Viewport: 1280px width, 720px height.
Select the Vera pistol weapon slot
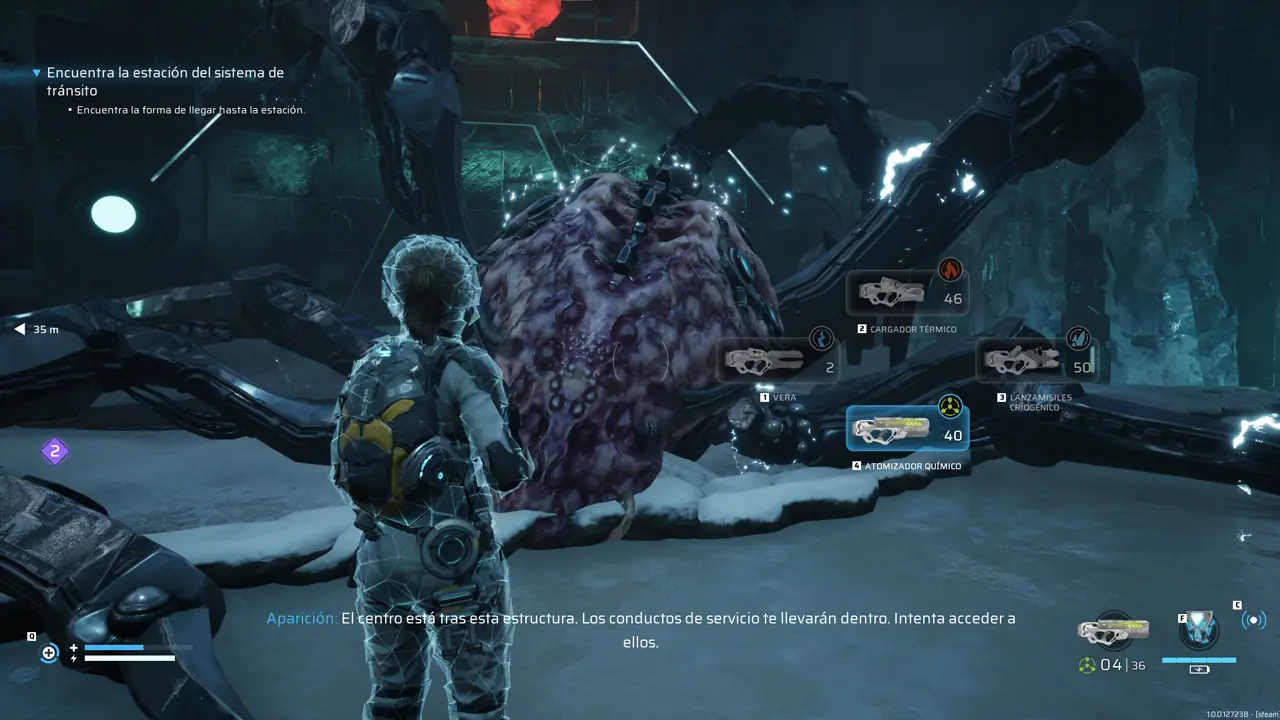coord(778,362)
